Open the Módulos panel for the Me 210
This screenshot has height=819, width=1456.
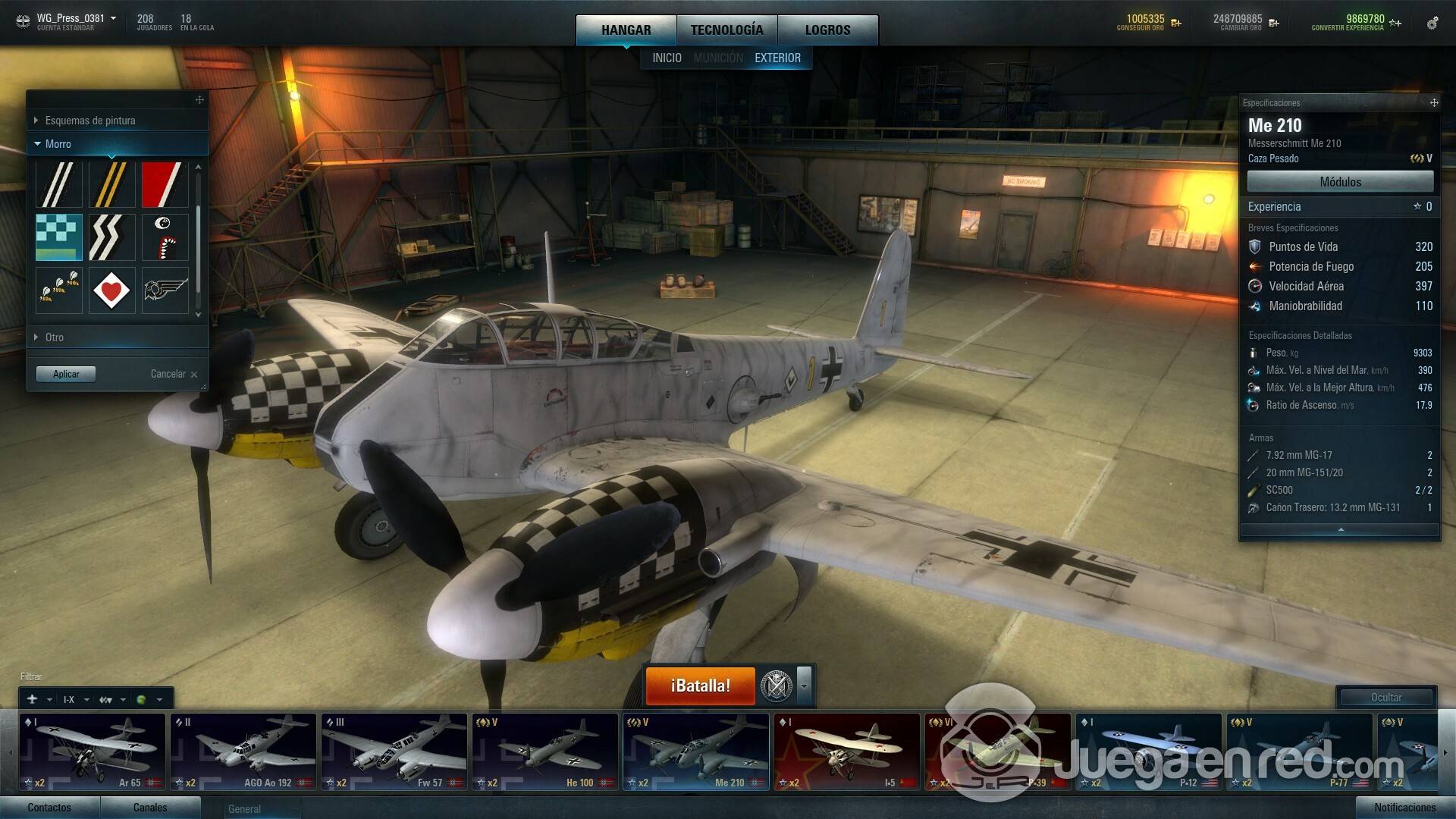[1340, 182]
